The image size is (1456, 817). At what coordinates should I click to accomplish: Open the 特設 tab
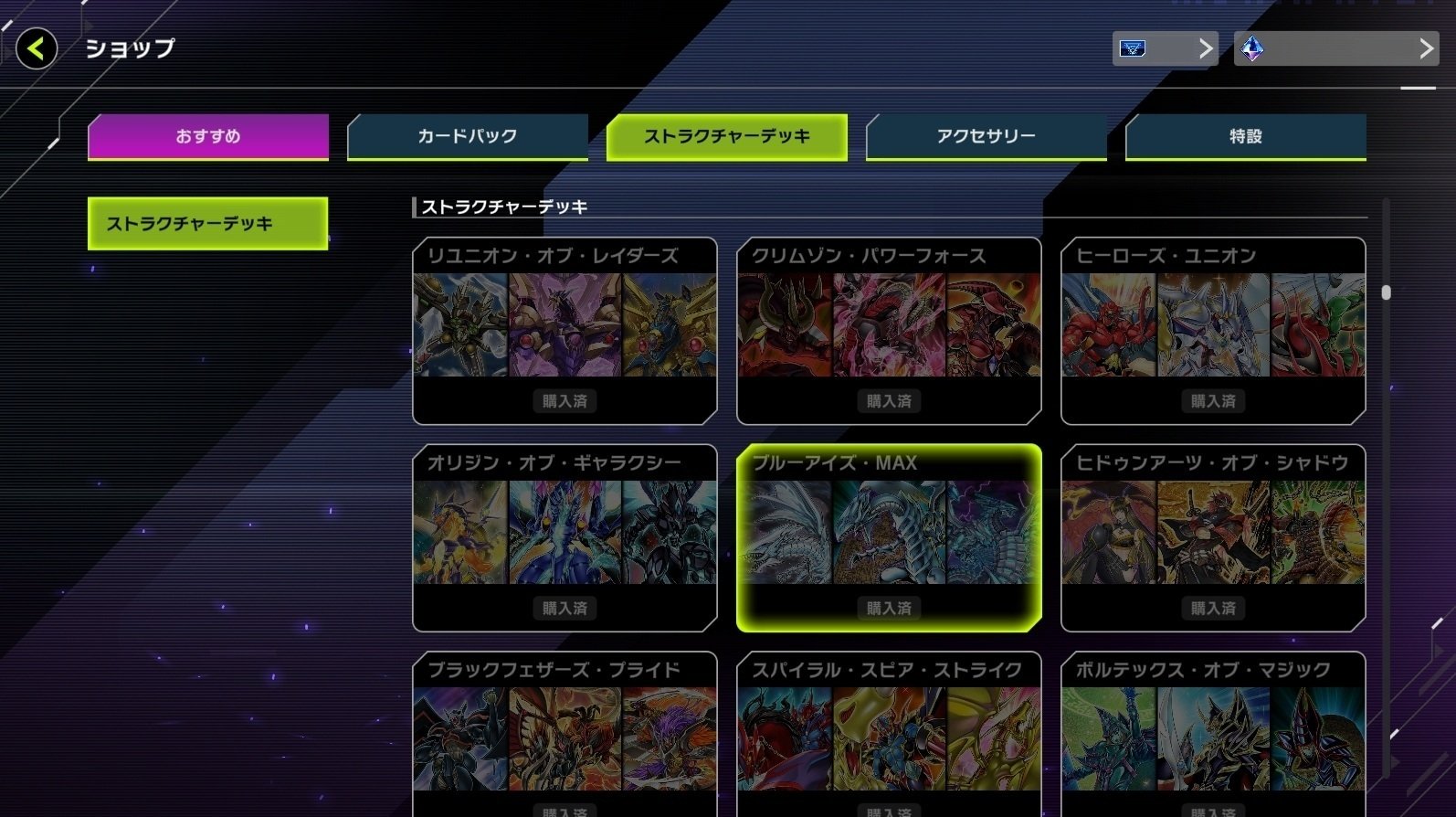pos(1245,135)
